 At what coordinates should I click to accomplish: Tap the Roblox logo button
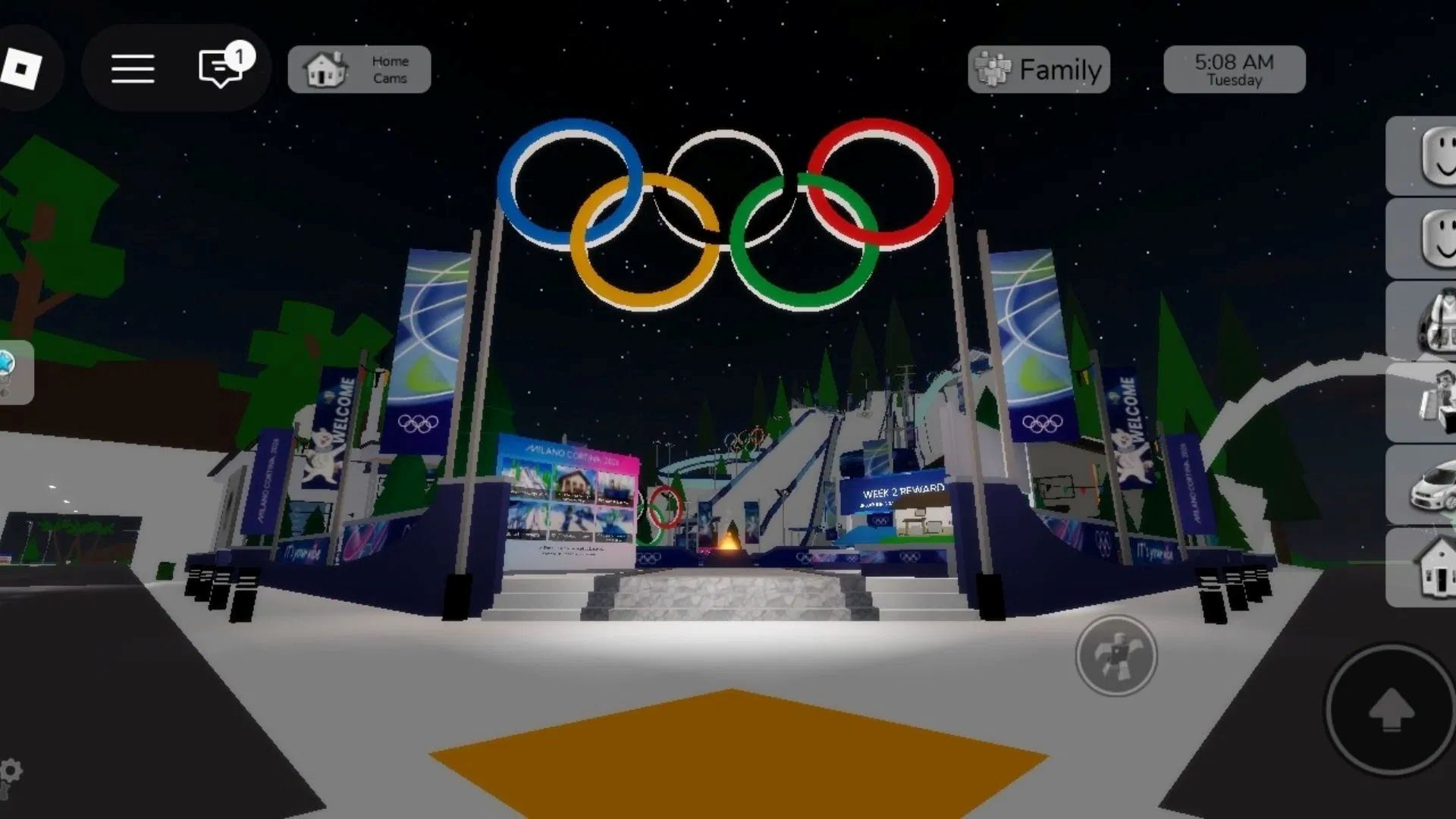[23, 67]
